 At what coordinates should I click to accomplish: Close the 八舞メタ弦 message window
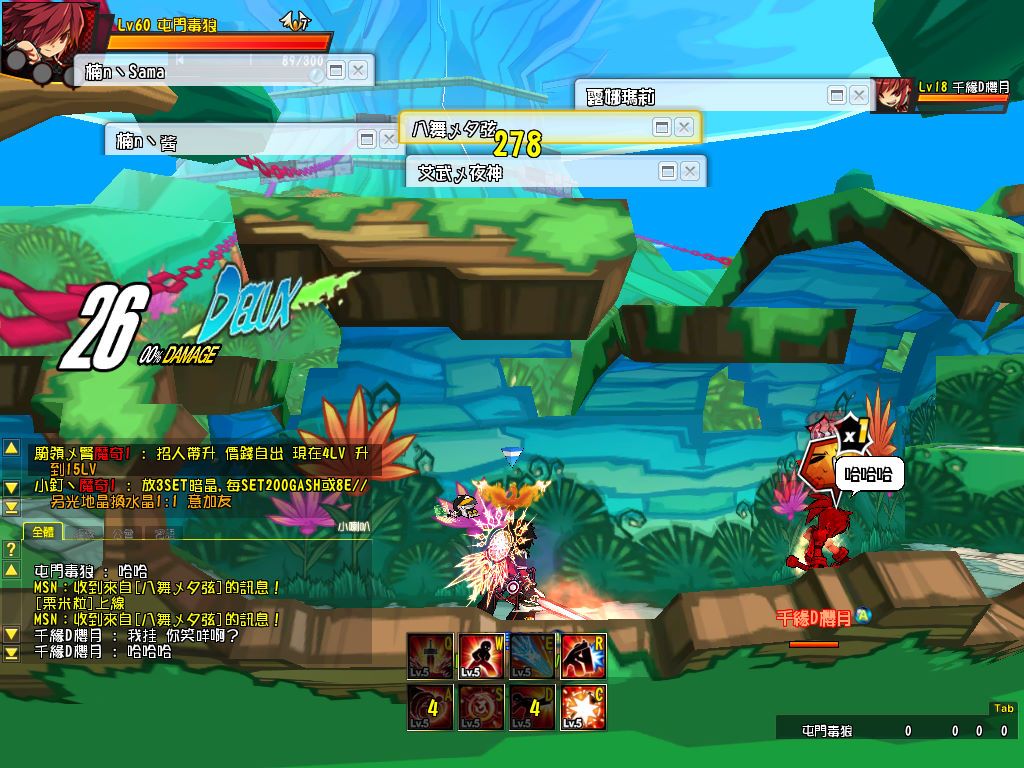684,127
